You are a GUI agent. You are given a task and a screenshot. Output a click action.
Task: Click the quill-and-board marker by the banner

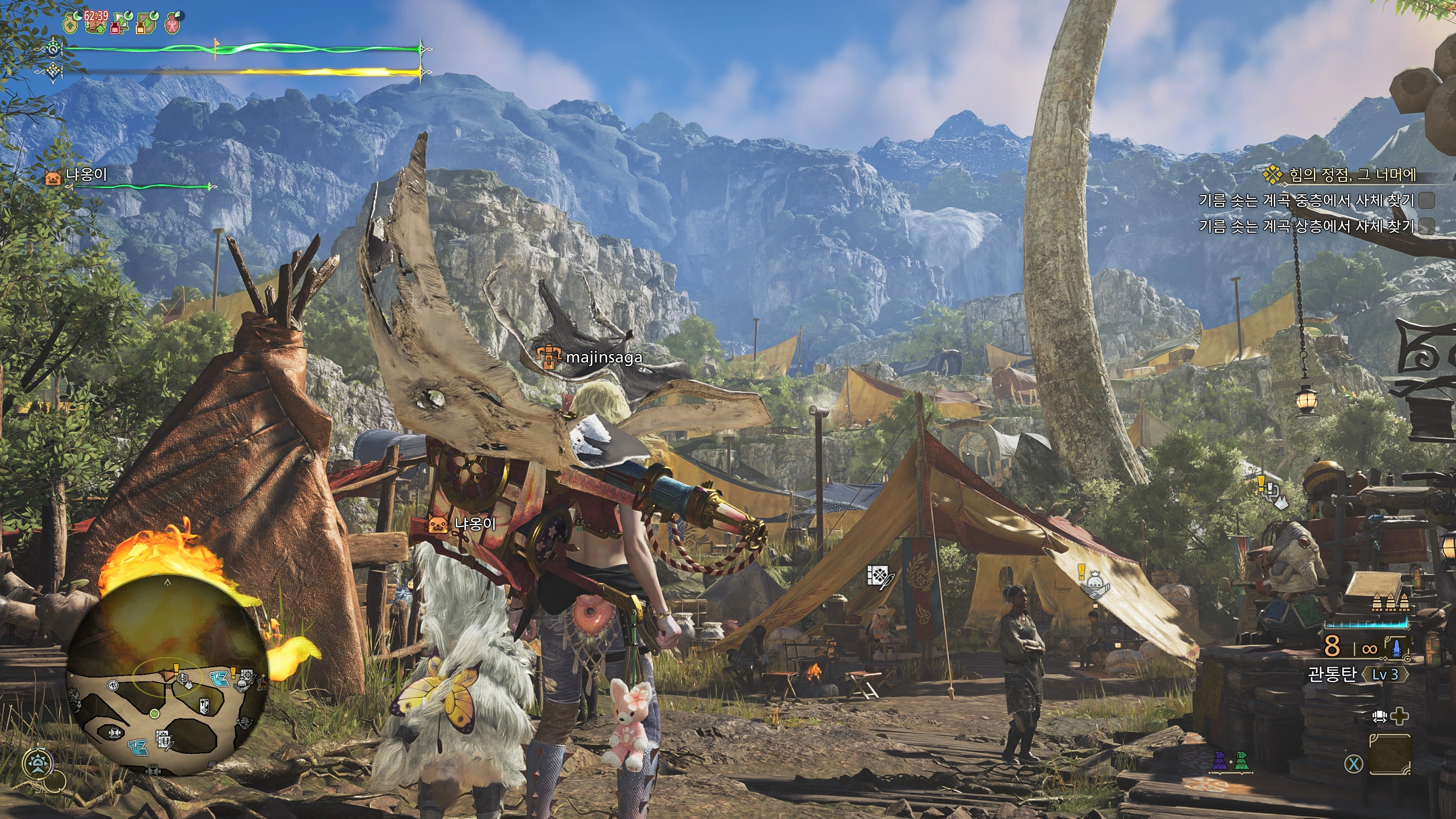click(879, 576)
